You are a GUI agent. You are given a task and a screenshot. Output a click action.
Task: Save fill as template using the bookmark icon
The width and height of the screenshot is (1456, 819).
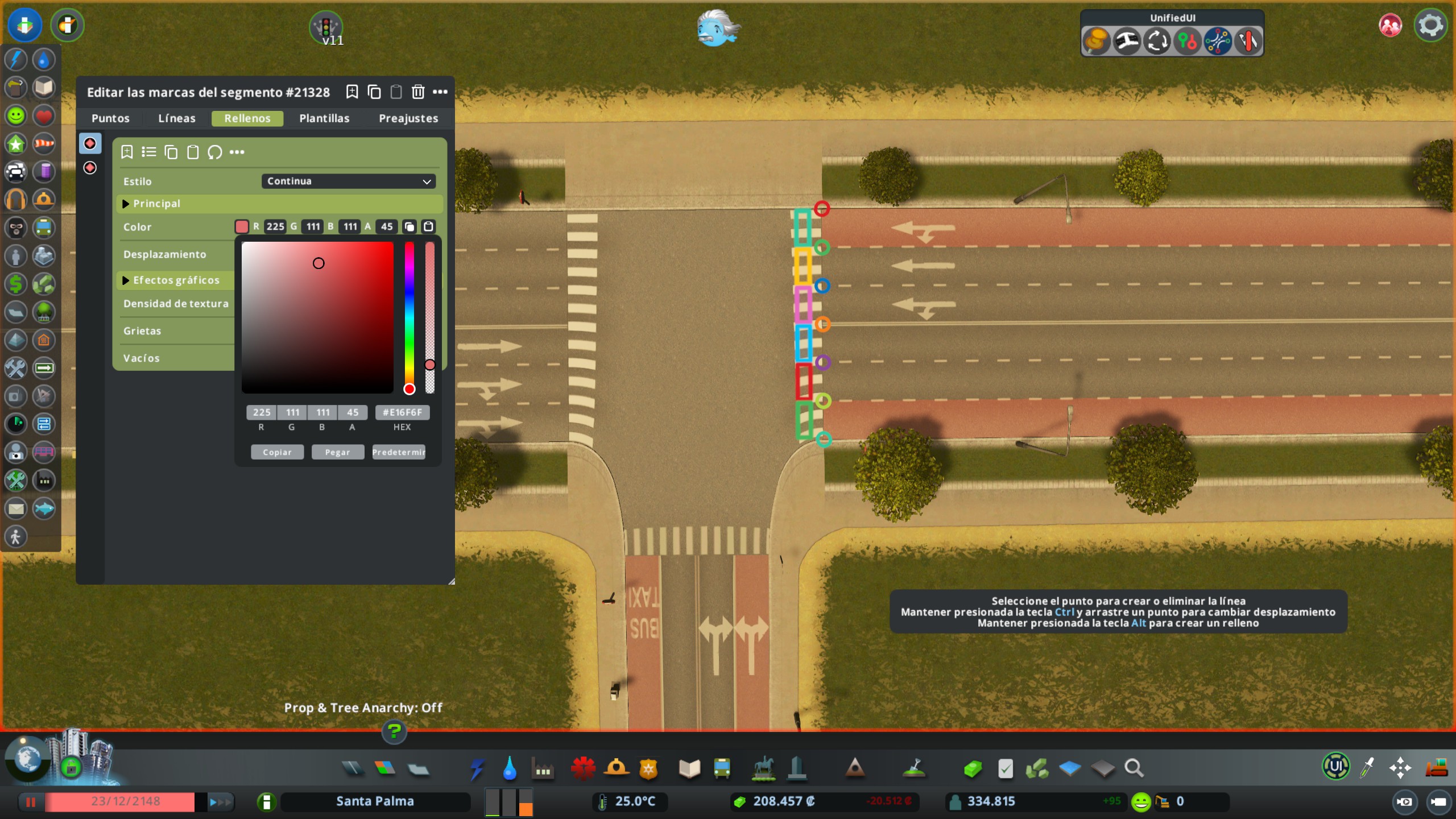127,152
